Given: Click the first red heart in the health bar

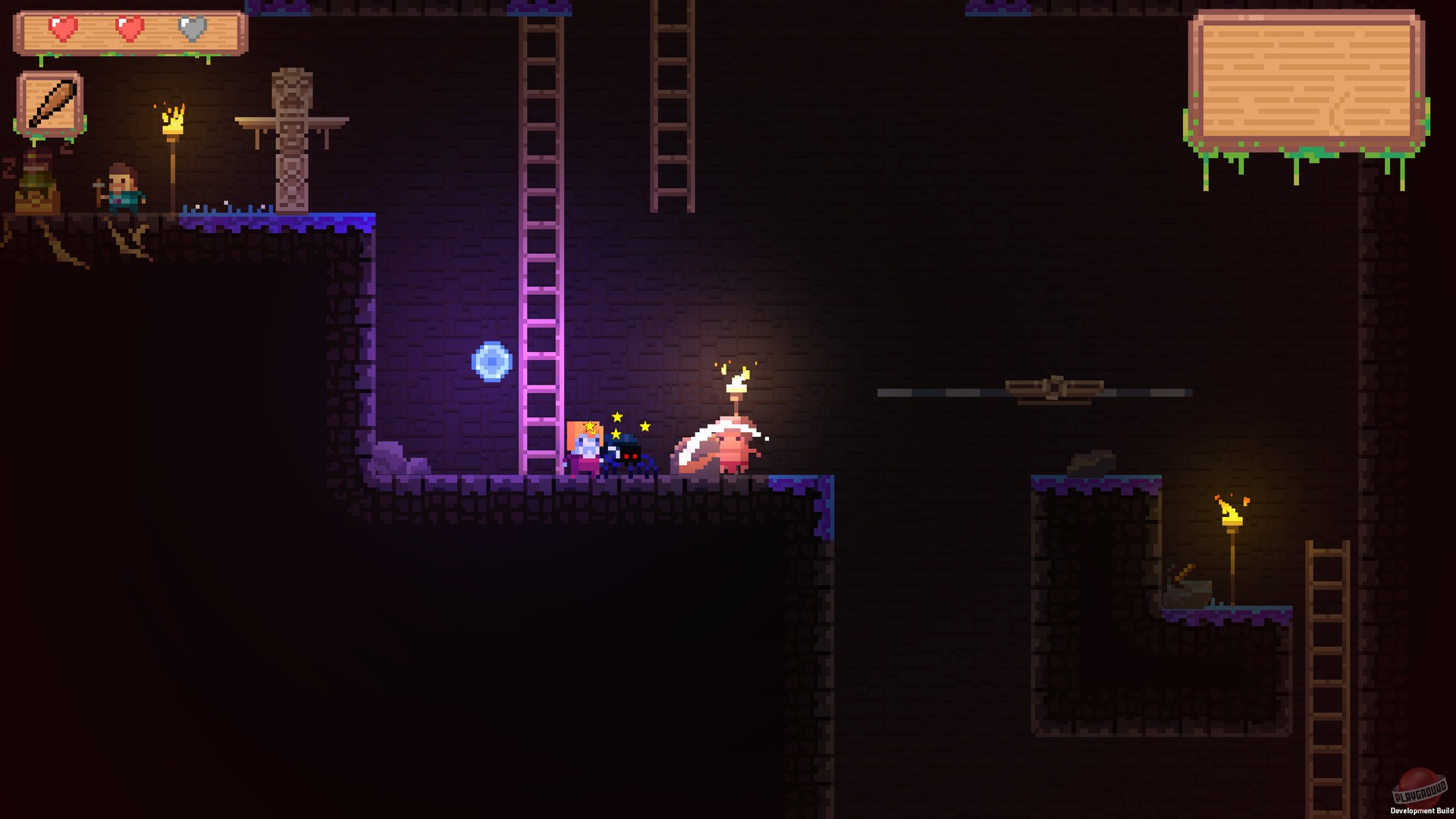Looking at the screenshot, I should pos(63,26).
